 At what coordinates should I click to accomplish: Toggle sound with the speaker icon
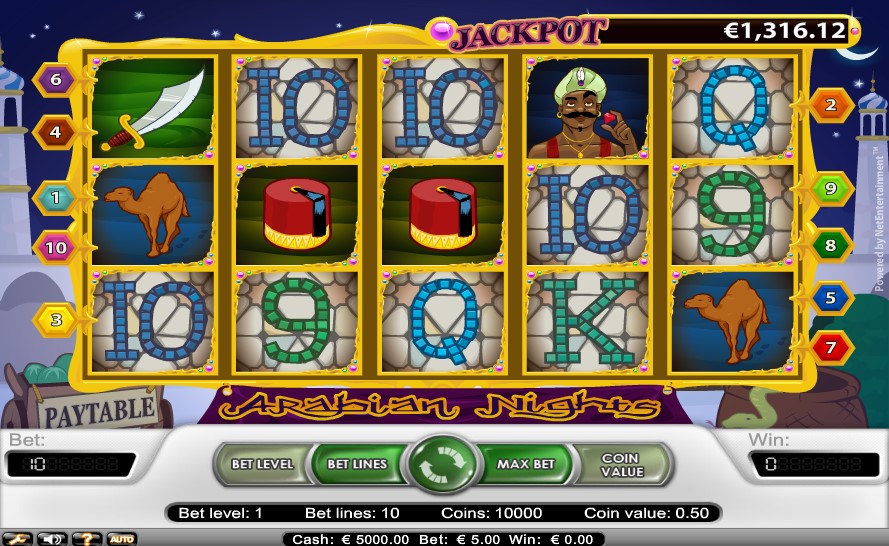point(48,539)
